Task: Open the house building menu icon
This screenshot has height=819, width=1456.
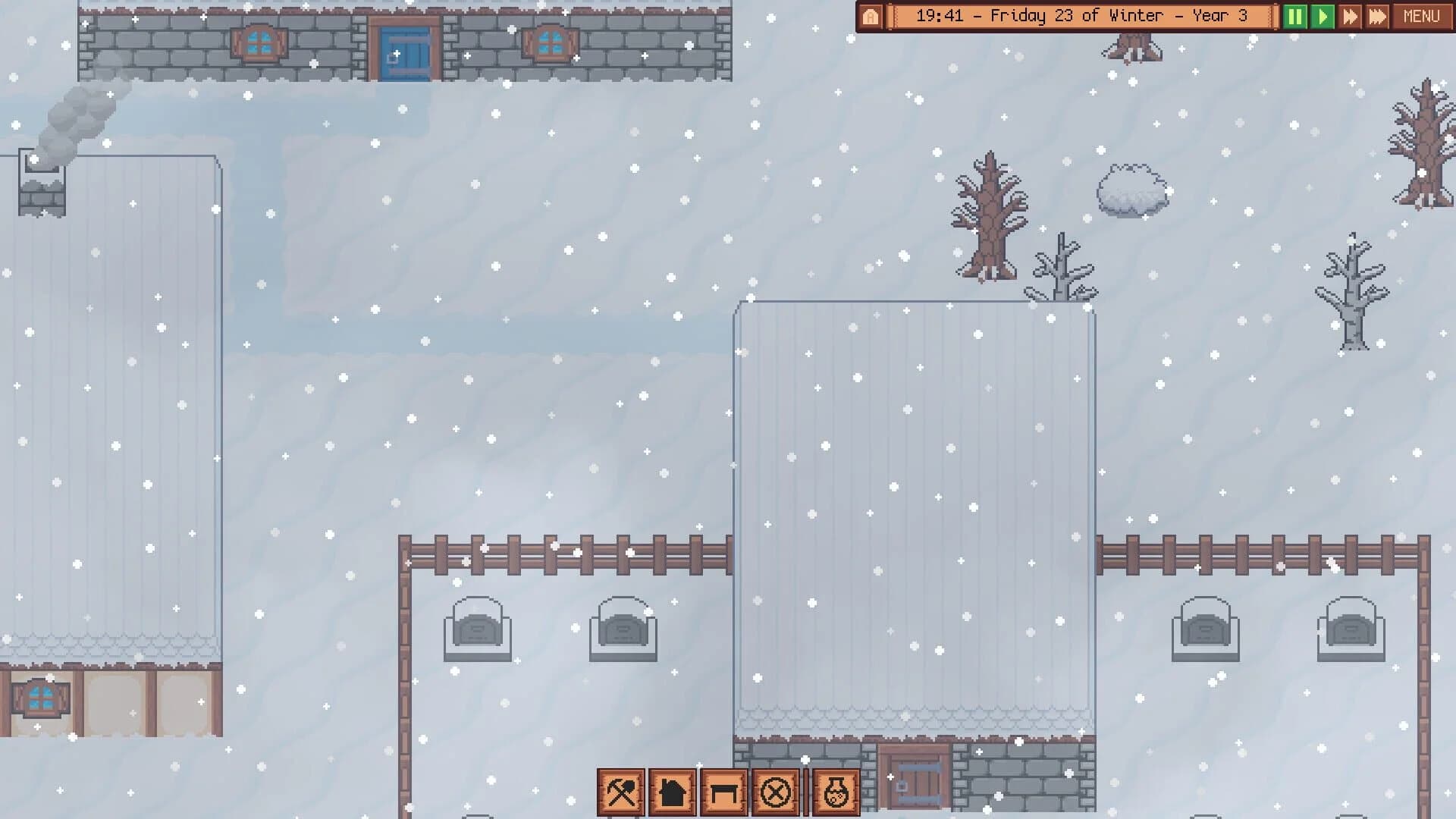Action: pos(670,792)
